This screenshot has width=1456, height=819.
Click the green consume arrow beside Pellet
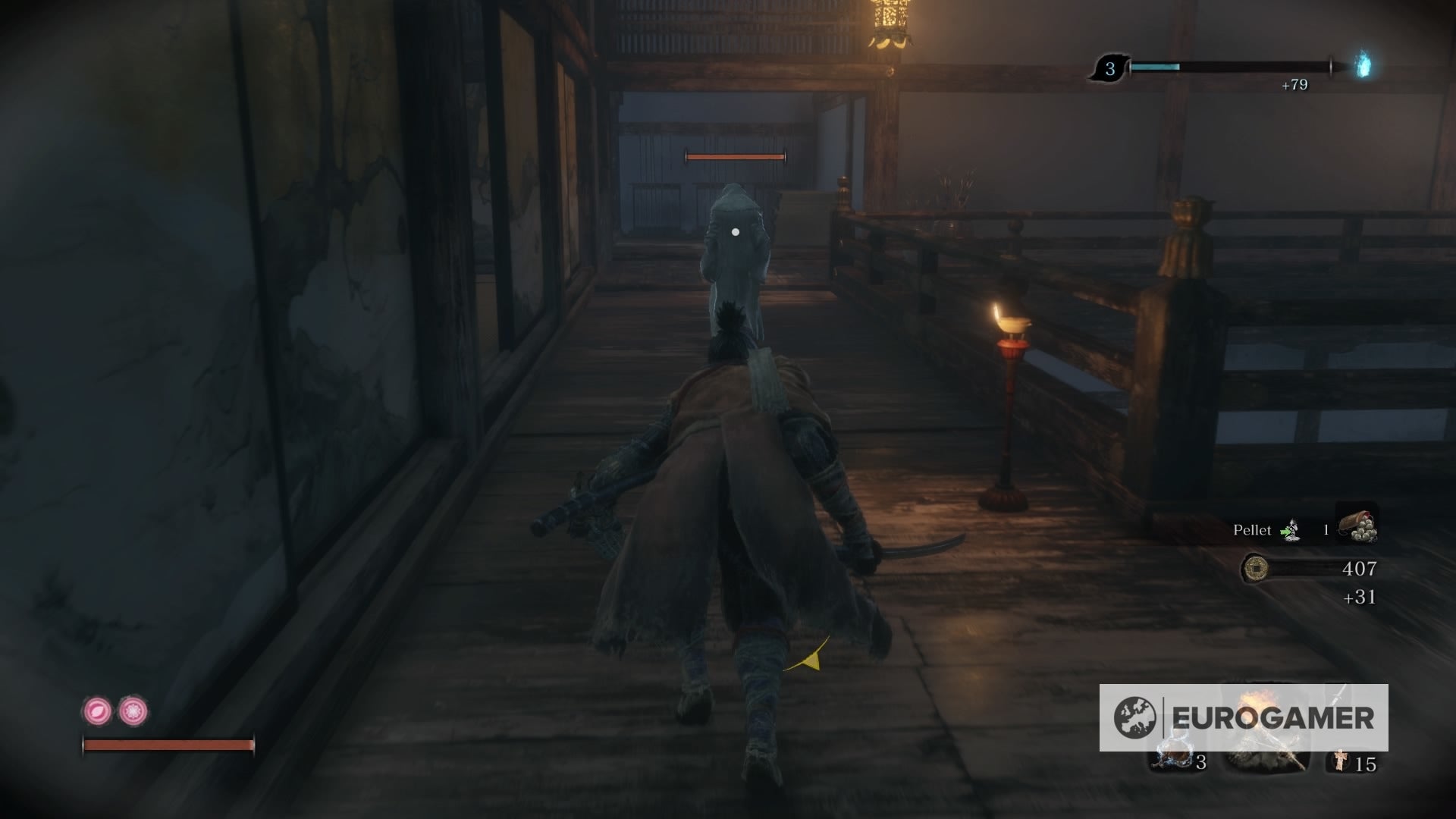click(x=1285, y=531)
